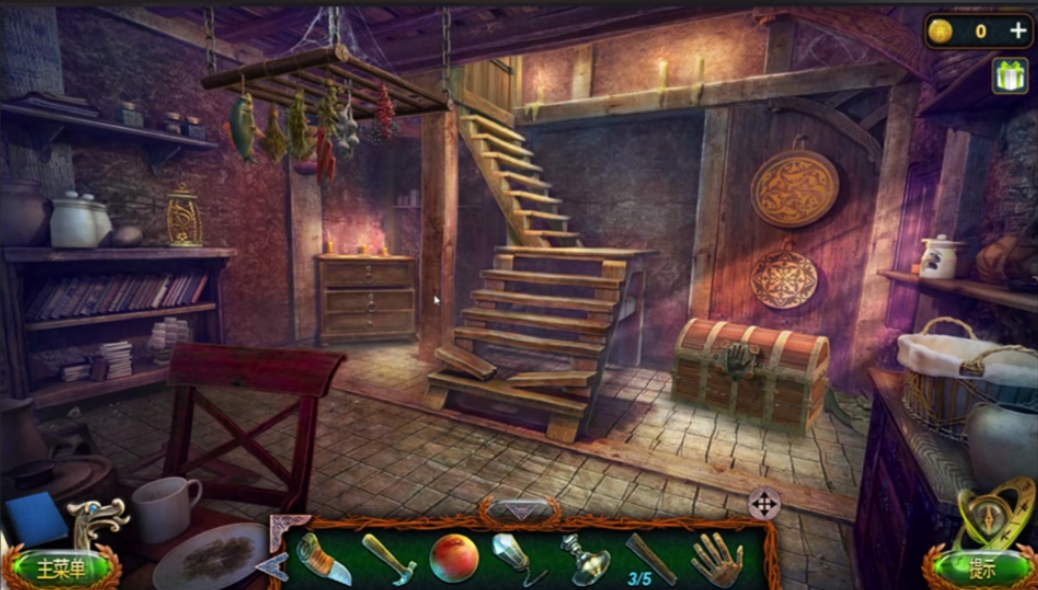Use the 提示 hint button
The width and height of the screenshot is (1038, 590).
coord(981,569)
